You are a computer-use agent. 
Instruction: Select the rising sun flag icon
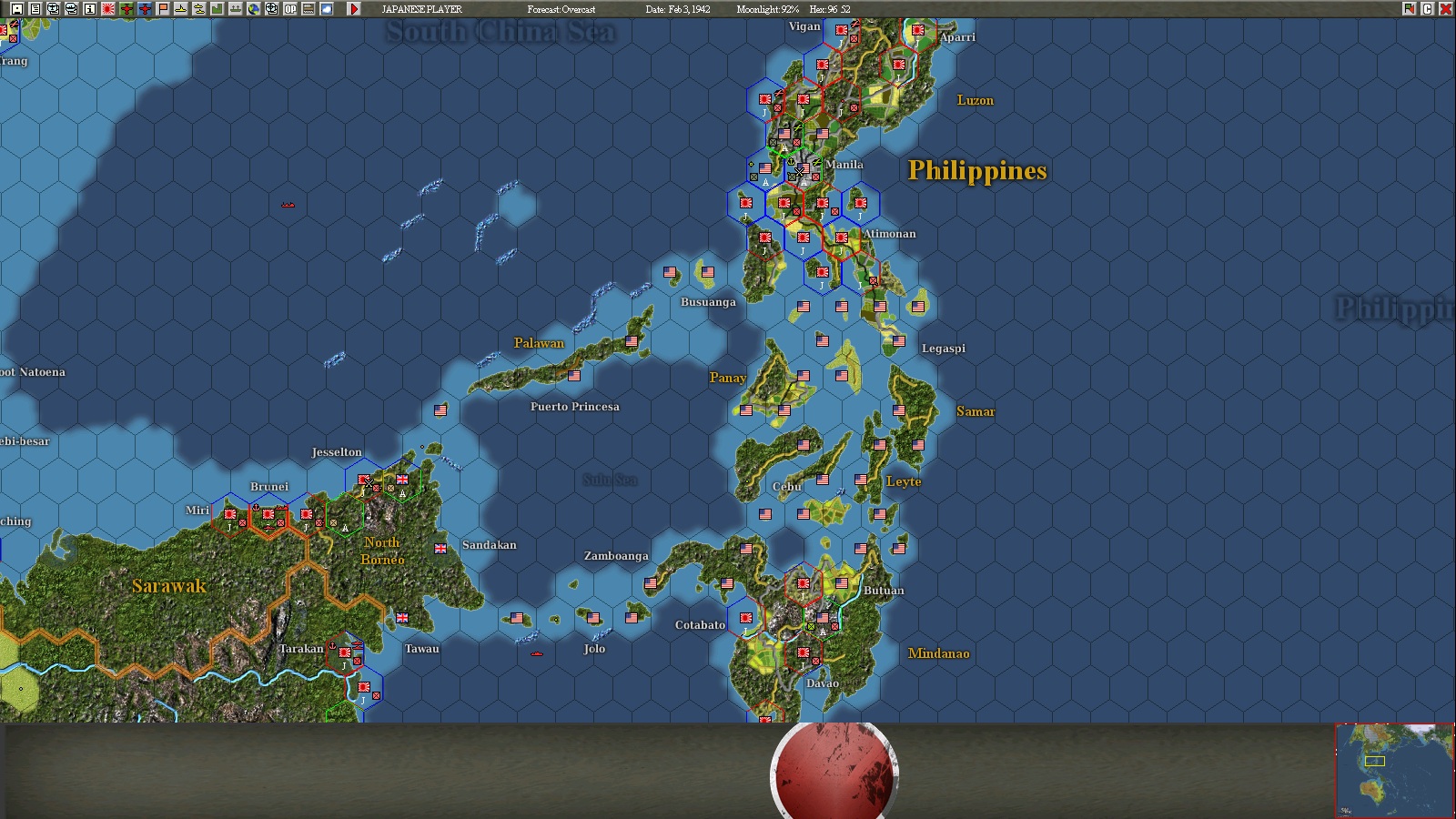click(106, 7)
